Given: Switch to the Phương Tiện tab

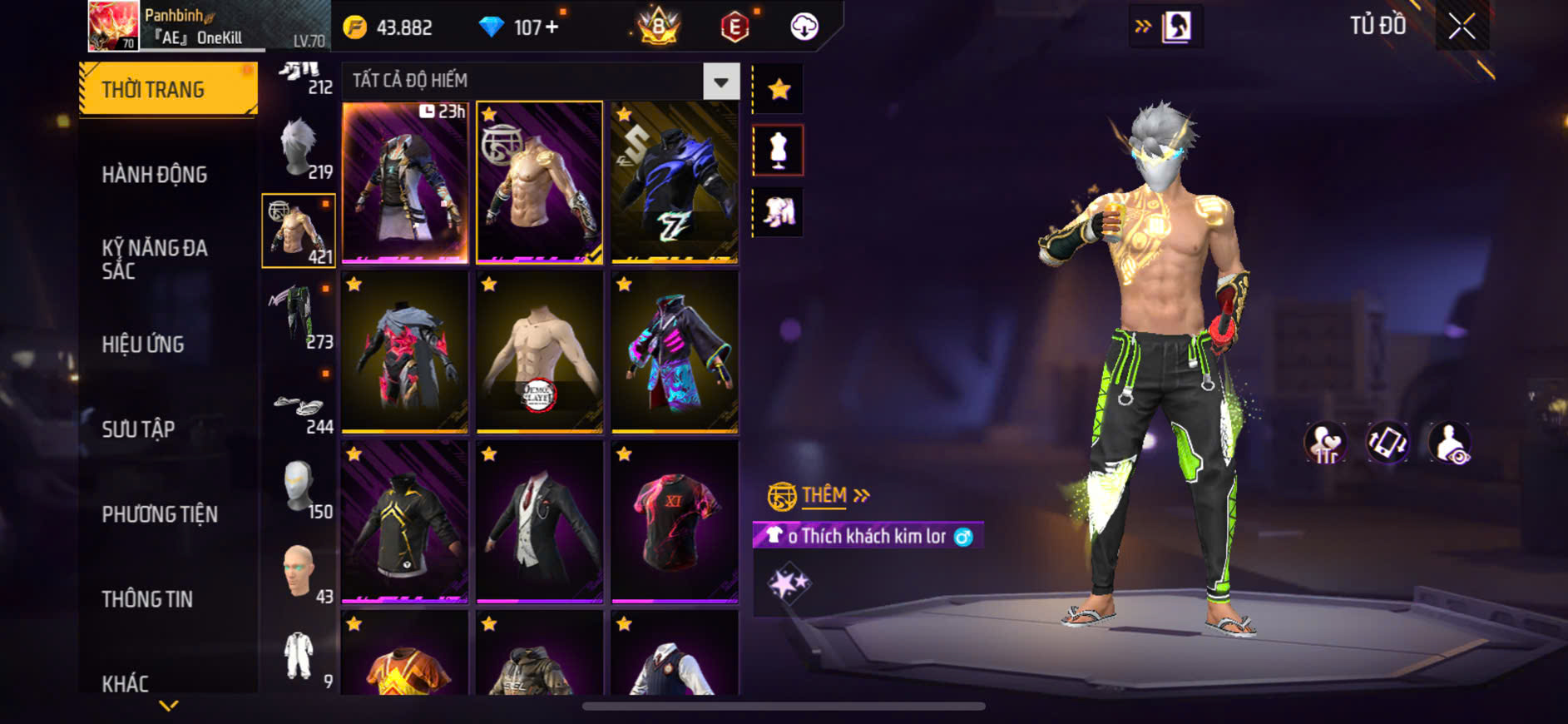Looking at the screenshot, I should click(x=160, y=514).
